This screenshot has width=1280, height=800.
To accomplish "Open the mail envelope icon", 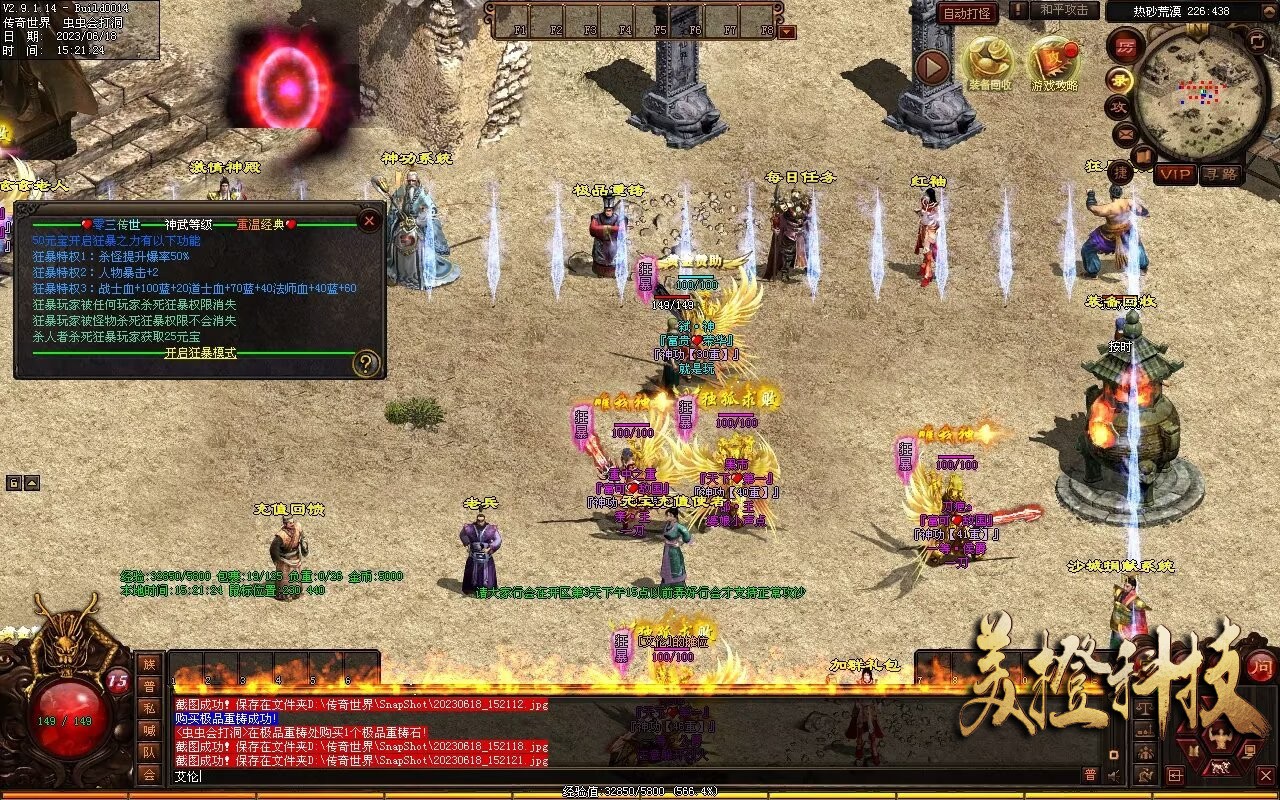I will click(1125, 133).
